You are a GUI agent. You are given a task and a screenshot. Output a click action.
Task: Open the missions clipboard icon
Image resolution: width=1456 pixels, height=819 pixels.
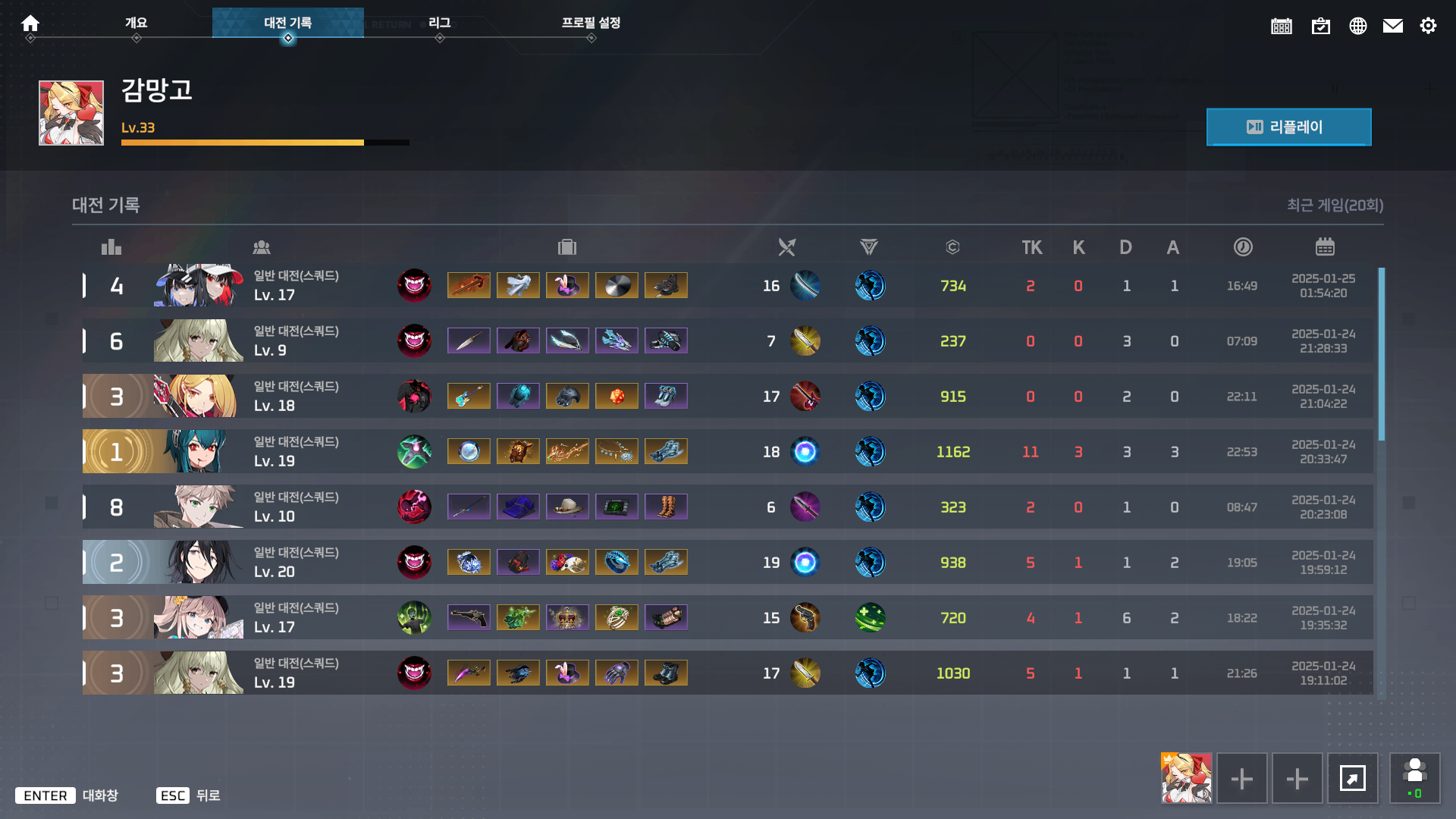tap(1321, 25)
